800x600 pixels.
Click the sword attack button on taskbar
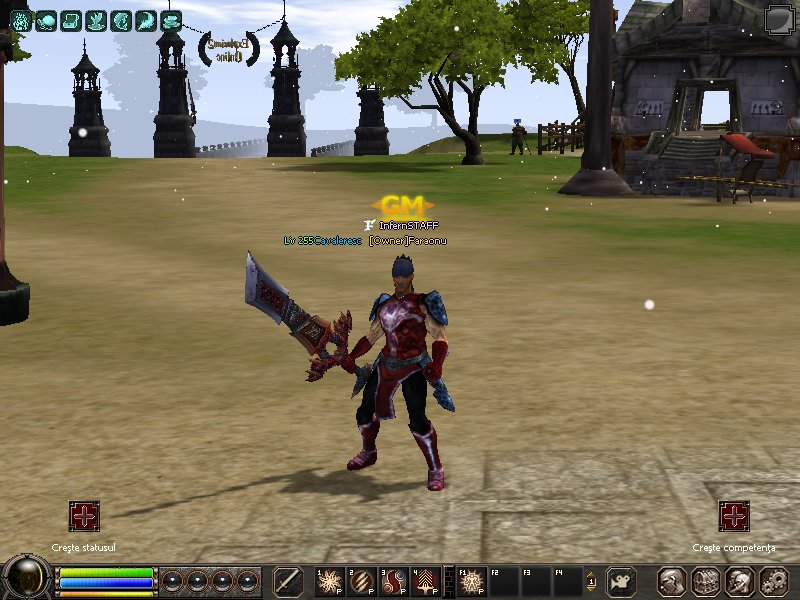click(x=288, y=581)
